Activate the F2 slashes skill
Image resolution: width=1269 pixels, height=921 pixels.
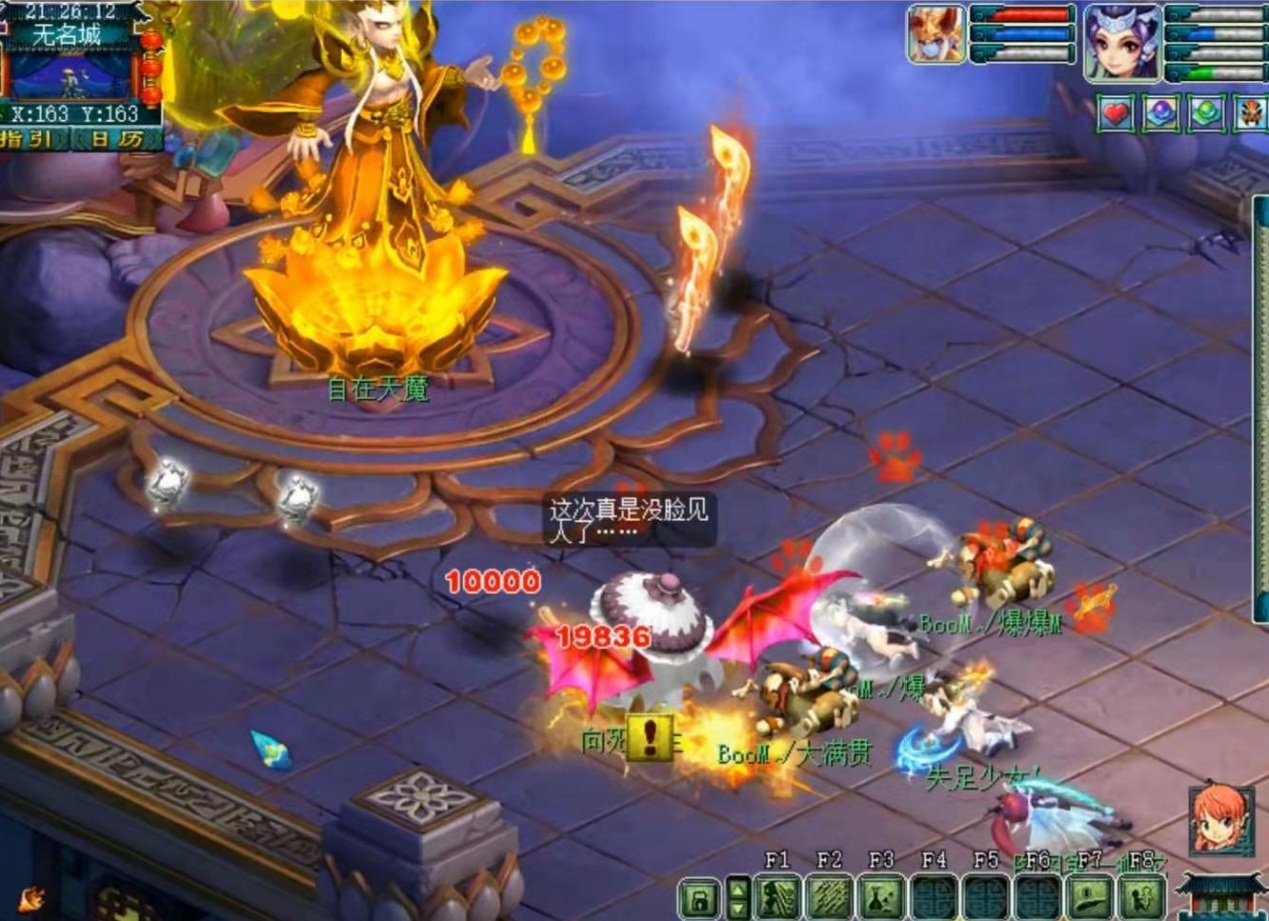coord(829,897)
